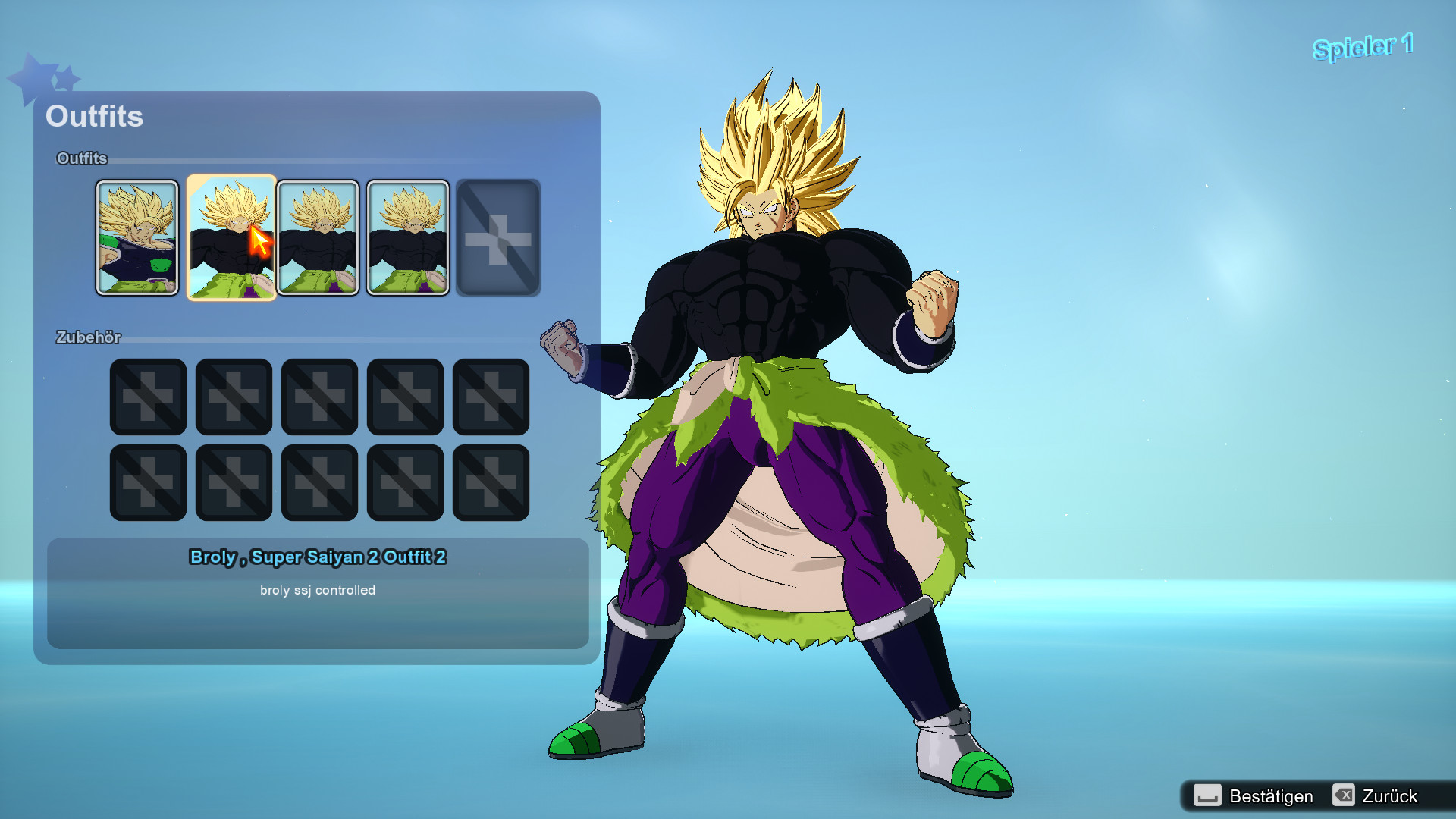Click the empty add-outfit slot
The width and height of the screenshot is (1456, 819).
[x=498, y=237]
